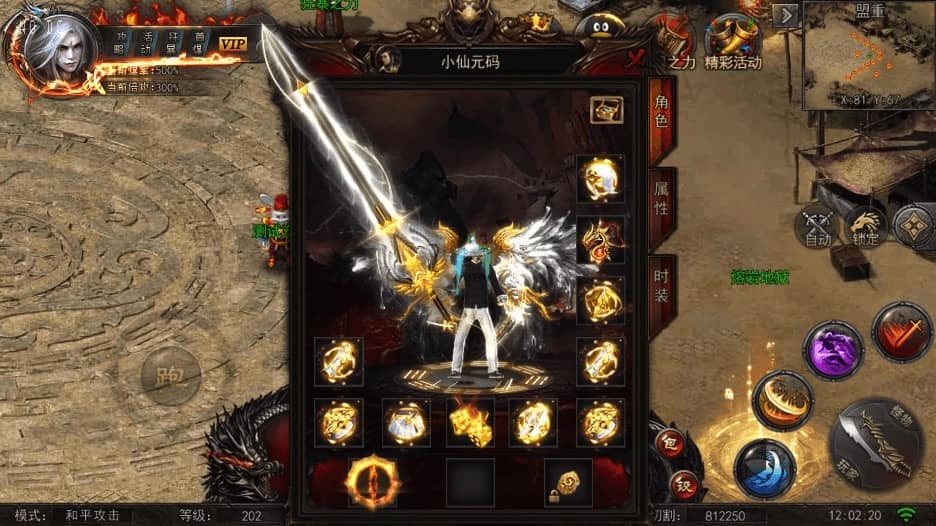Toggle 自动 auto-battle button
This screenshot has width=936, height=526.
click(x=818, y=228)
